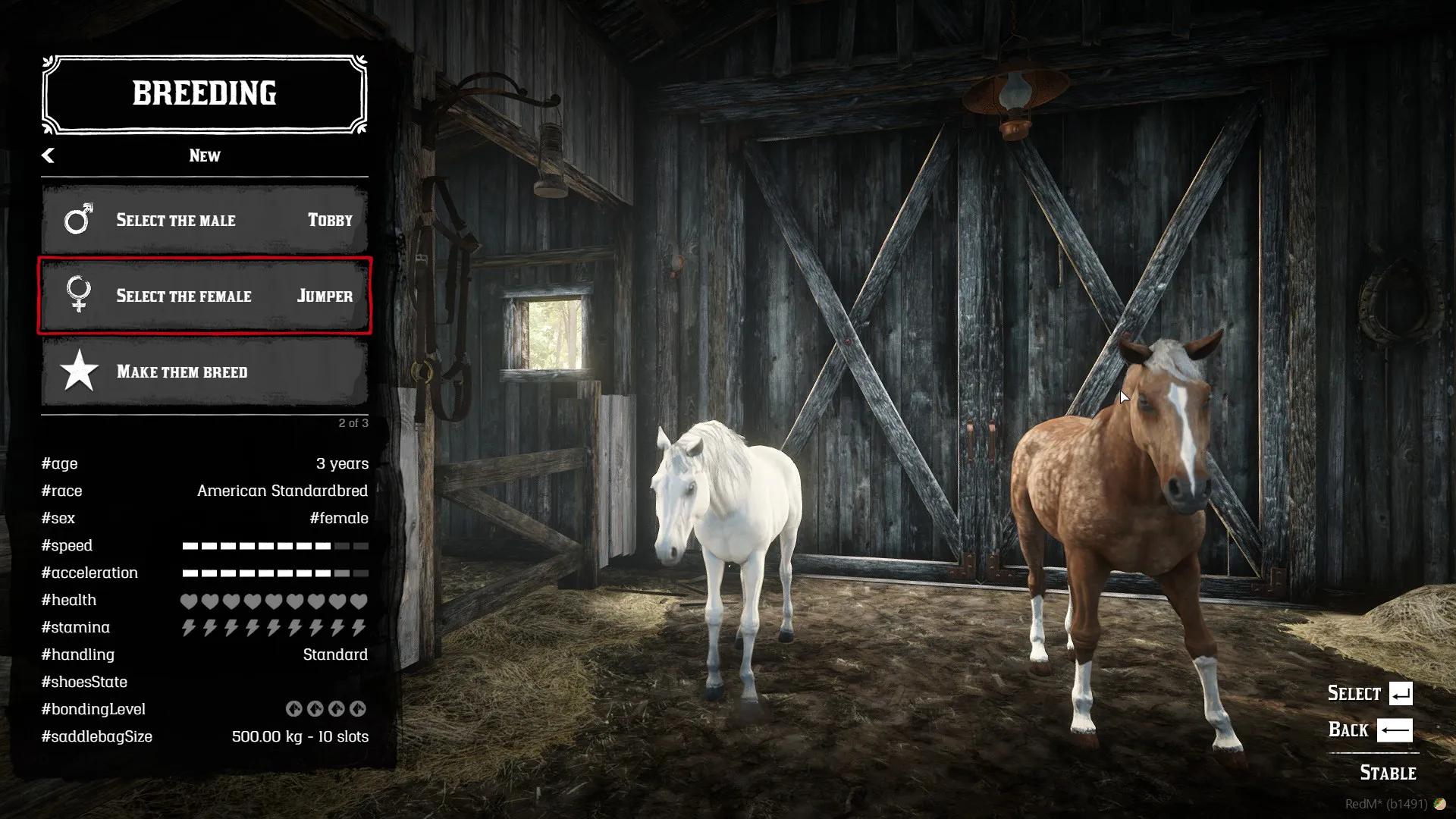Screen dimensions: 1456x819
Task: Click the Enter key icon next to Select
Action: click(x=1401, y=692)
